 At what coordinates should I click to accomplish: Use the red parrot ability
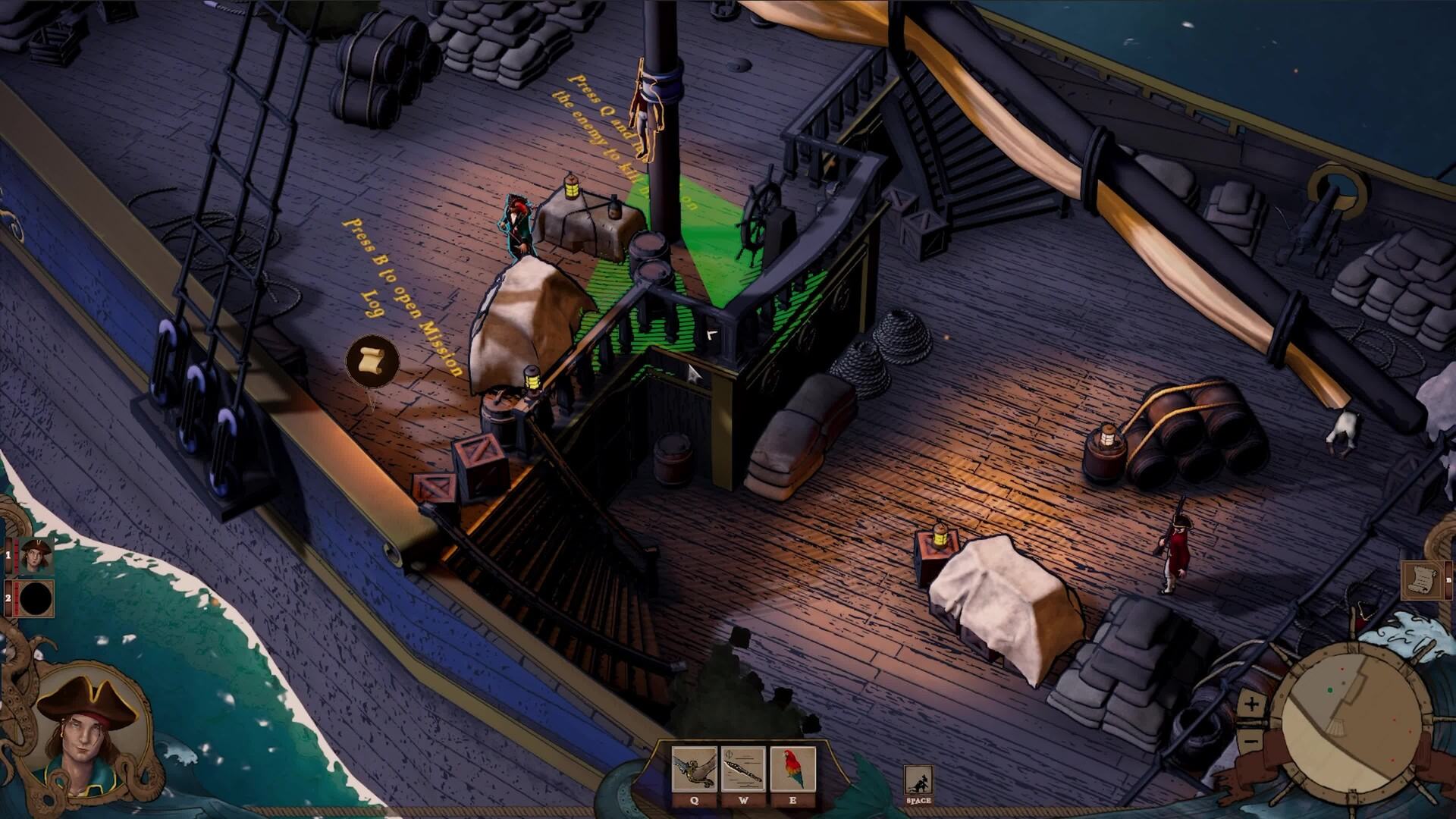[x=792, y=770]
